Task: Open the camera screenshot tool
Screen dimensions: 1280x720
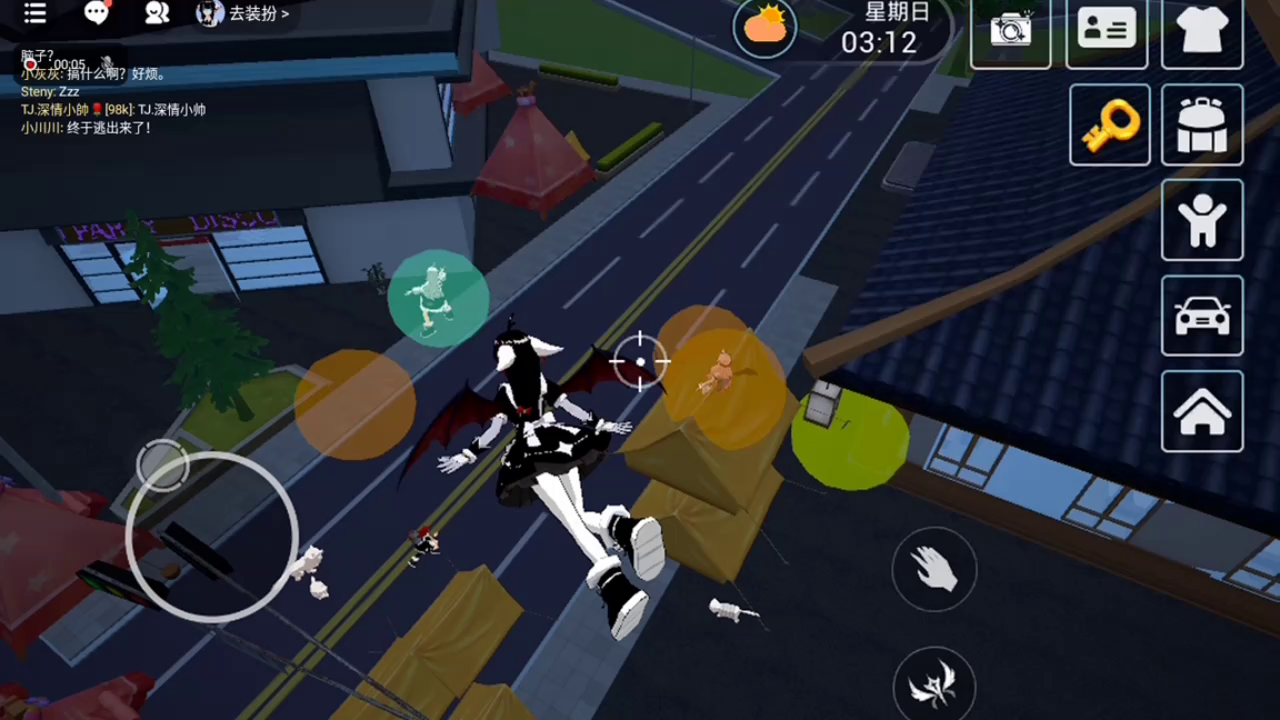Action: coord(1010,30)
